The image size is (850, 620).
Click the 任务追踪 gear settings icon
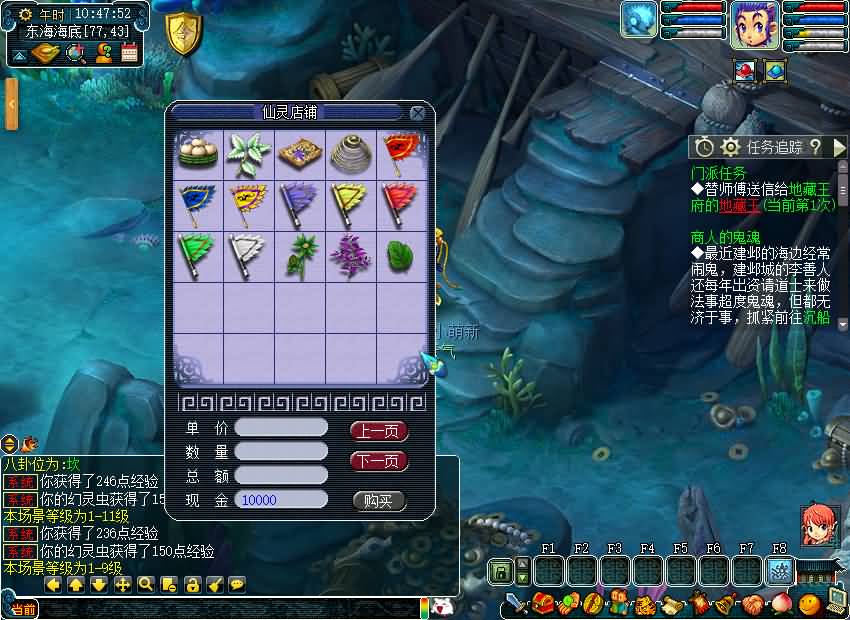[731, 147]
